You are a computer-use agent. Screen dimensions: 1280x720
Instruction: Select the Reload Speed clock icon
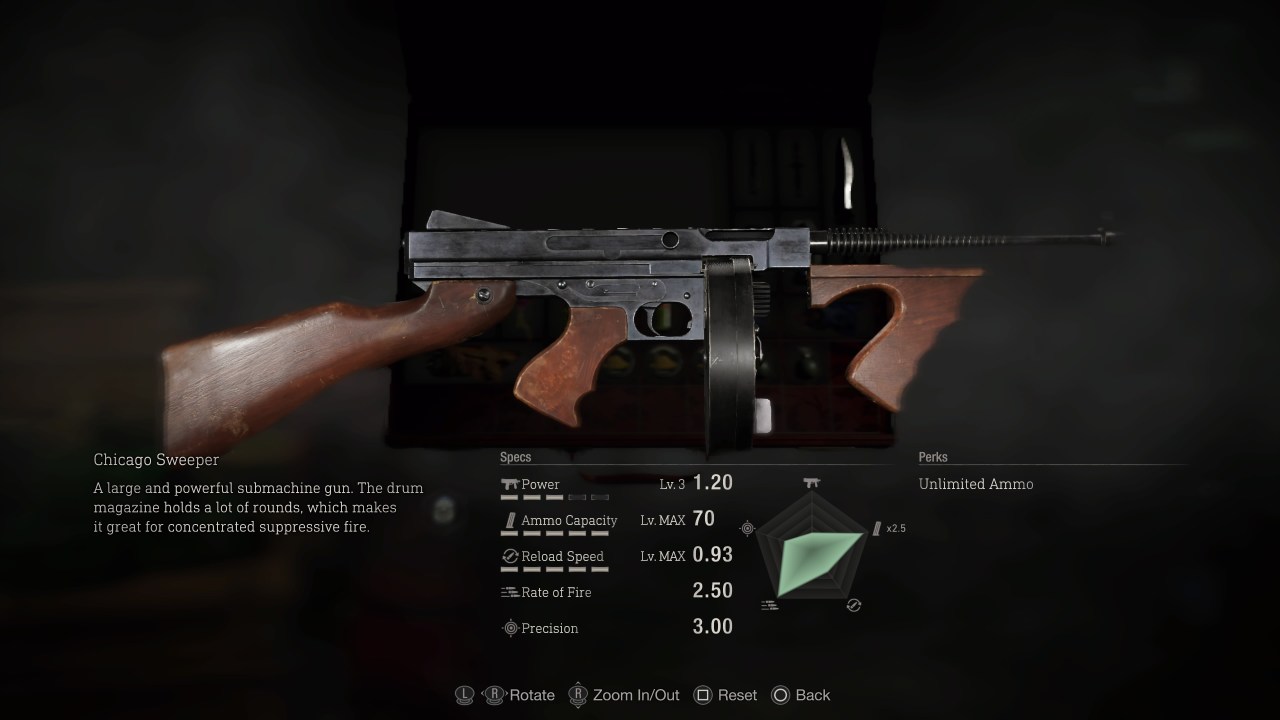508,555
